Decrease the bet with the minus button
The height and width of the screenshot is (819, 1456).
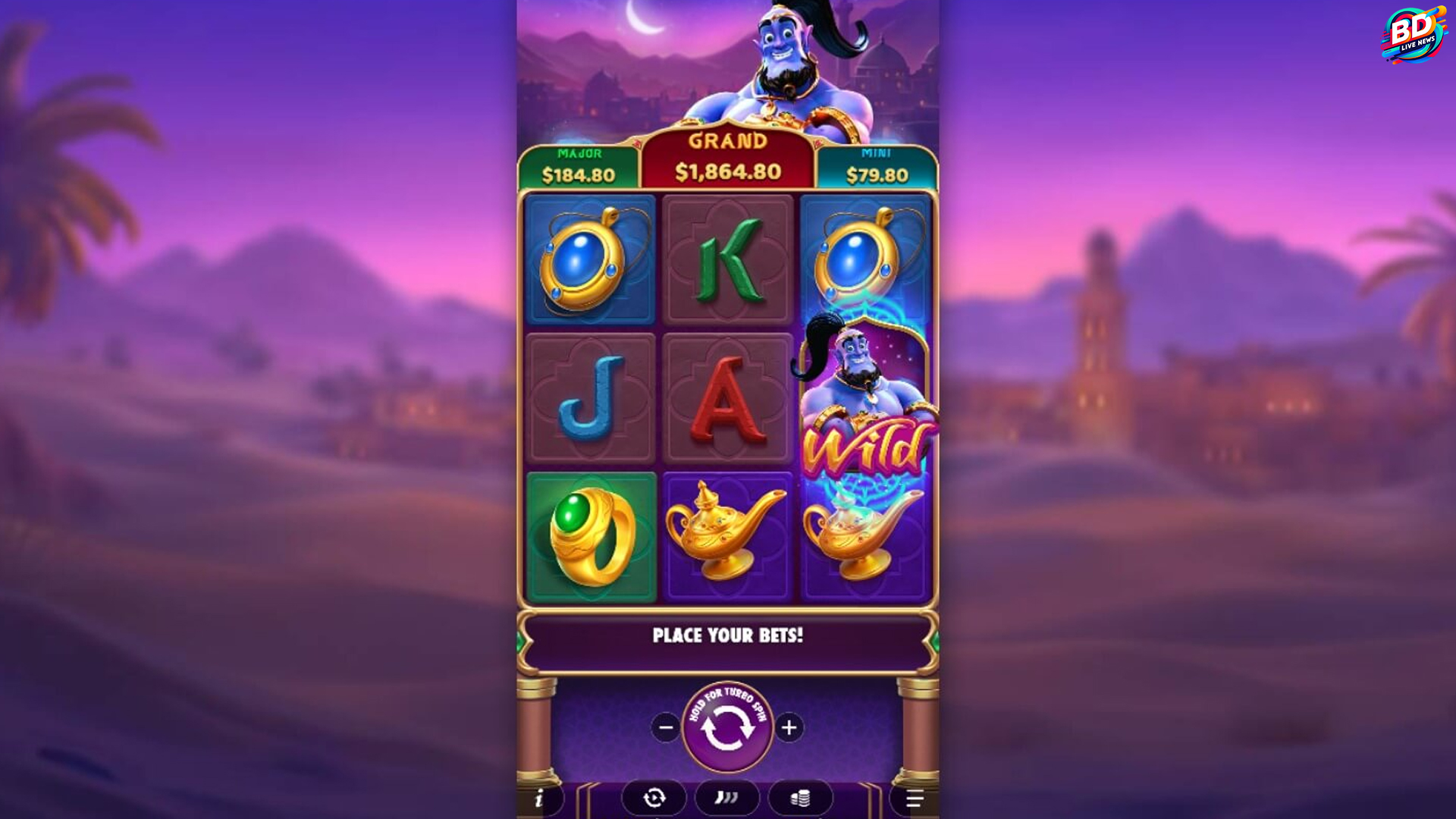click(666, 728)
